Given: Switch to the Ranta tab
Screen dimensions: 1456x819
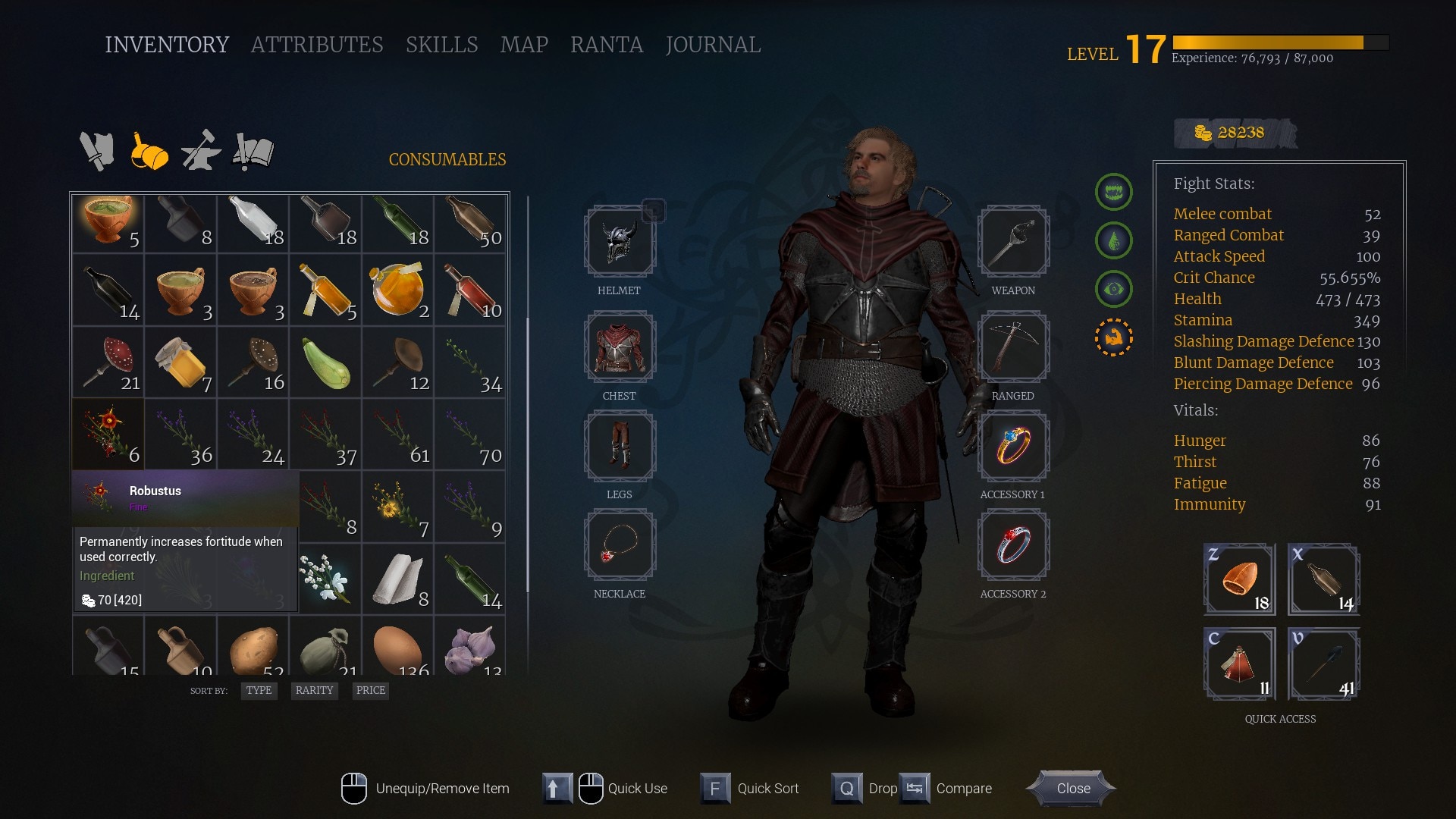Looking at the screenshot, I should [606, 45].
